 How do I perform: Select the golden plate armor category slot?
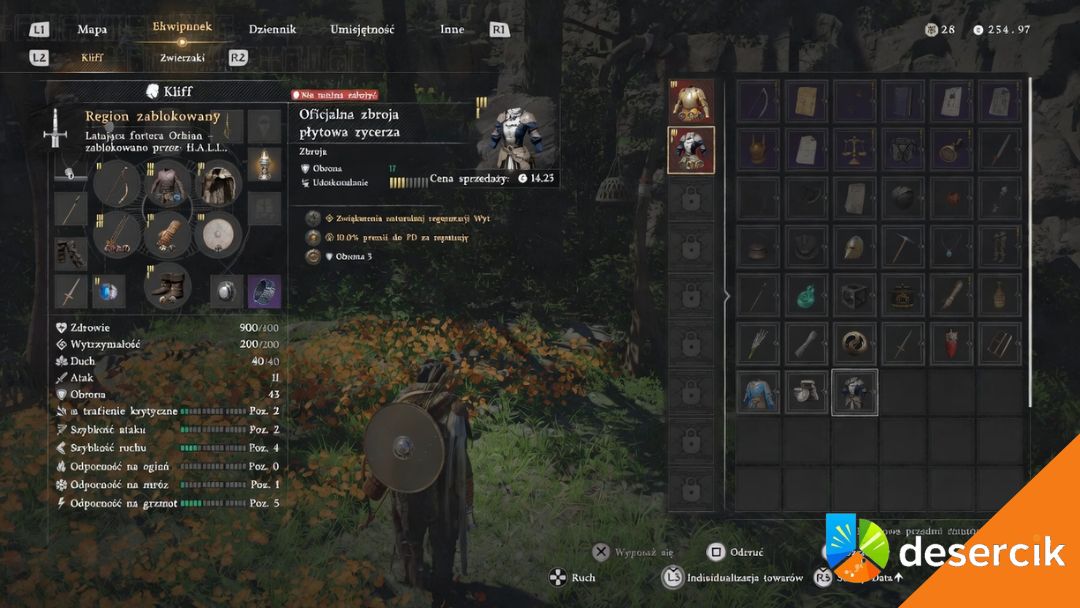coord(691,101)
